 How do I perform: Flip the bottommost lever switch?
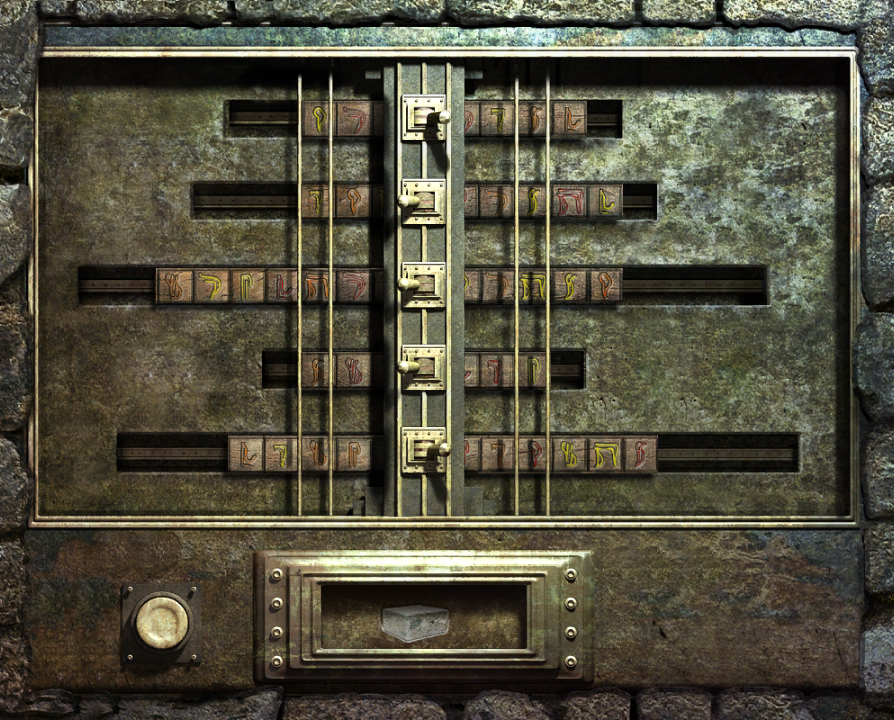tap(424, 450)
